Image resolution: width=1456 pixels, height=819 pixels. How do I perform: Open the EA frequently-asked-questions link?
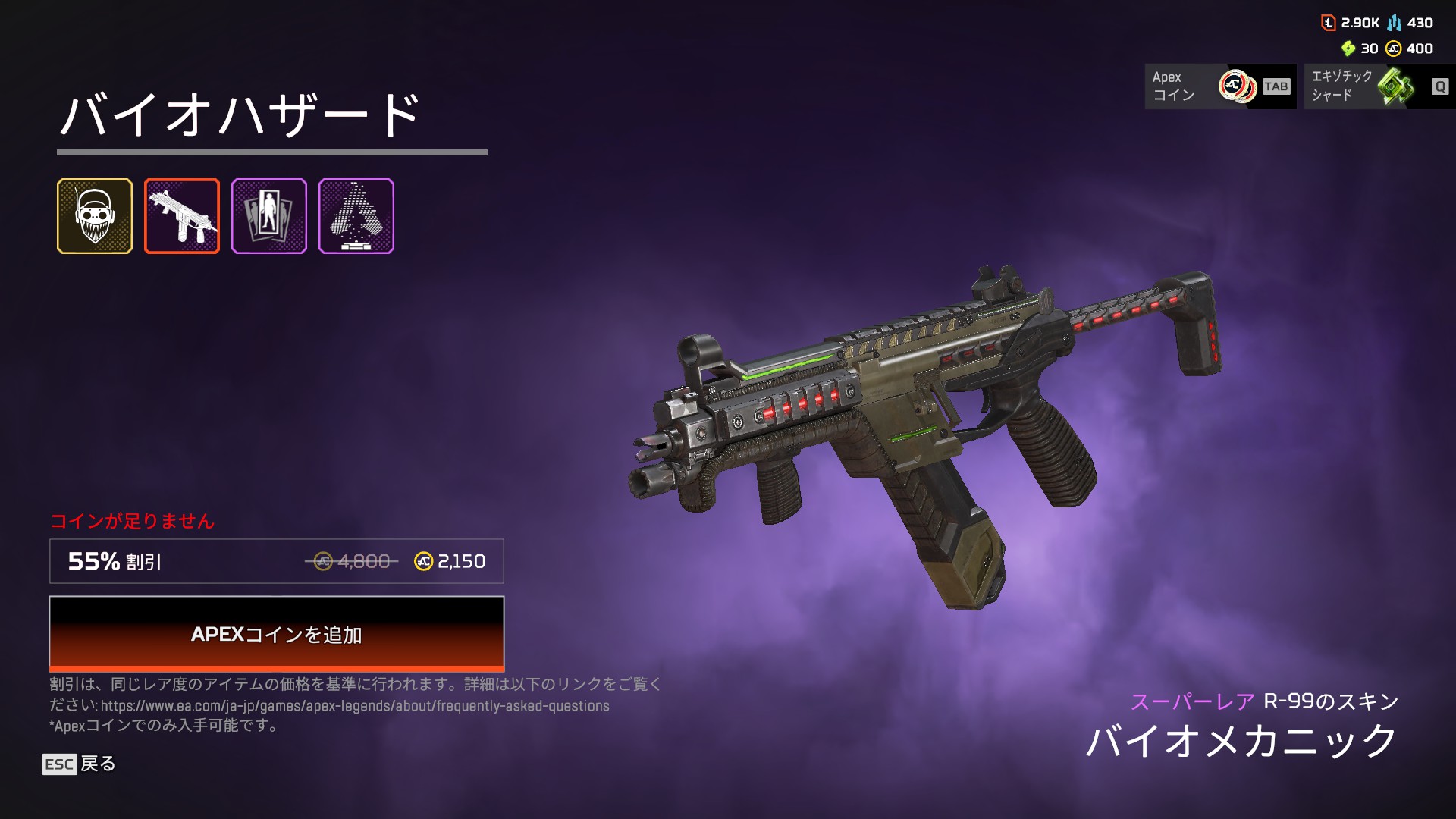[x=355, y=706]
